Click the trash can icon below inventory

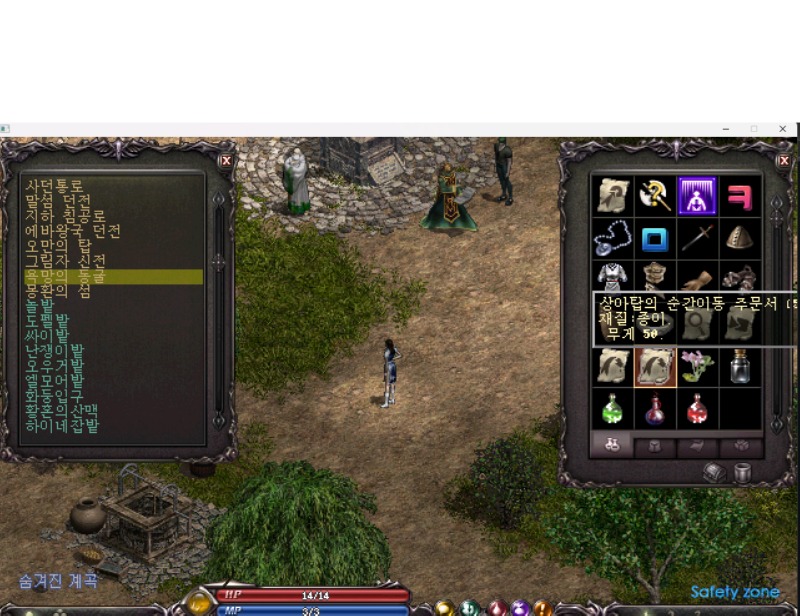click(x=742, y=473)
